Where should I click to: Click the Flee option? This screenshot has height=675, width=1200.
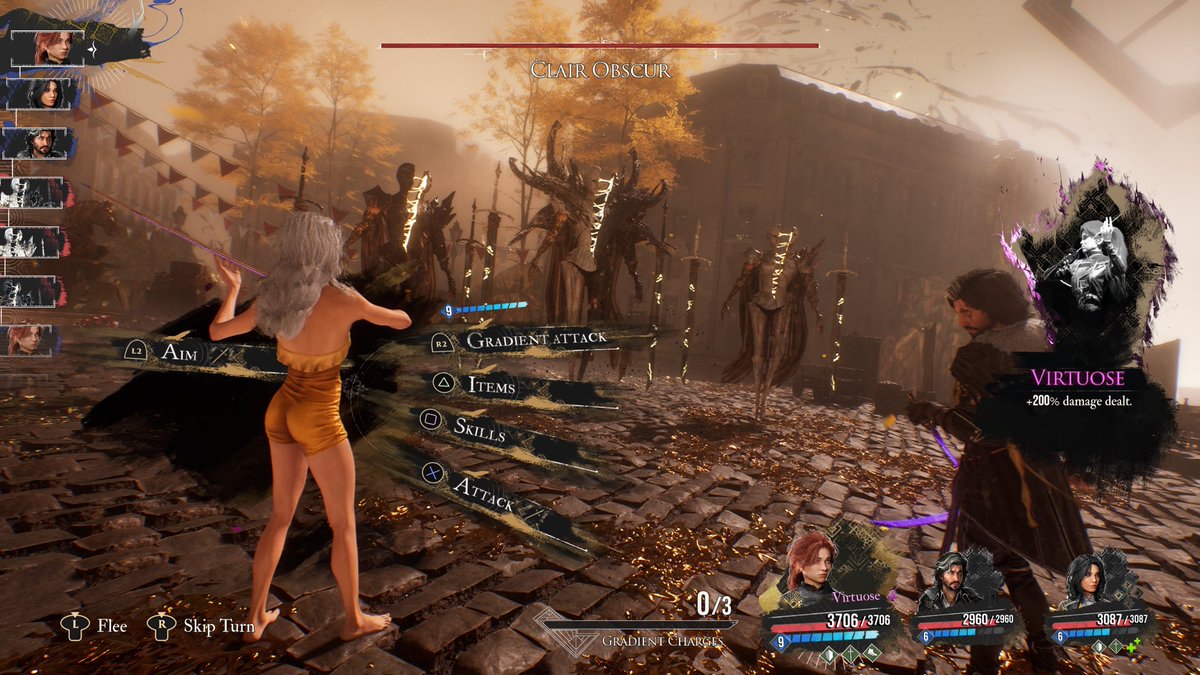(x=98, y=626)
